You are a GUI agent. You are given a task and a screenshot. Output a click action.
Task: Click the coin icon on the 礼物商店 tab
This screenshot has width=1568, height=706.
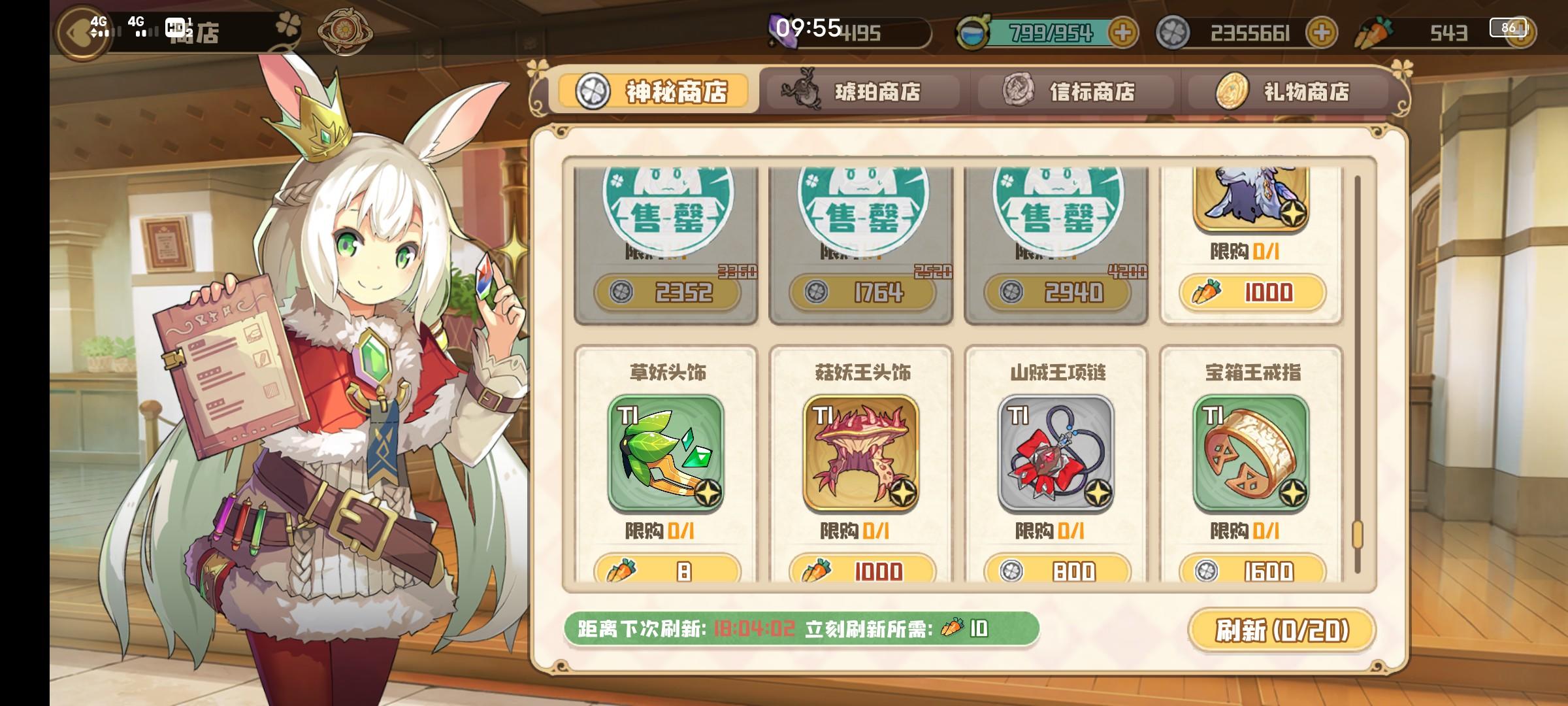1233,92
